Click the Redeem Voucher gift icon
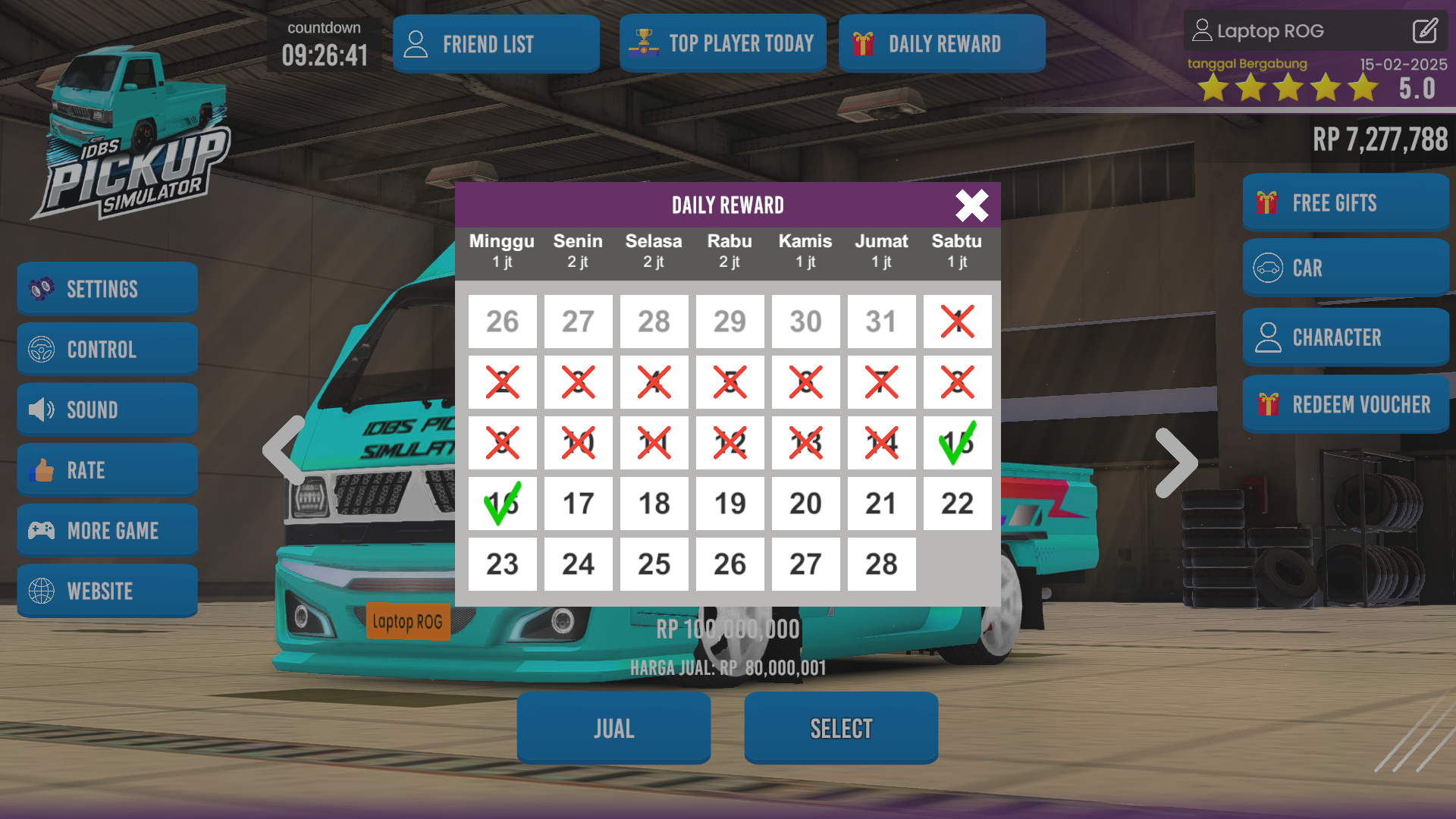The width and height of the screenshot is (1456, 819). tap(1268, 404)
